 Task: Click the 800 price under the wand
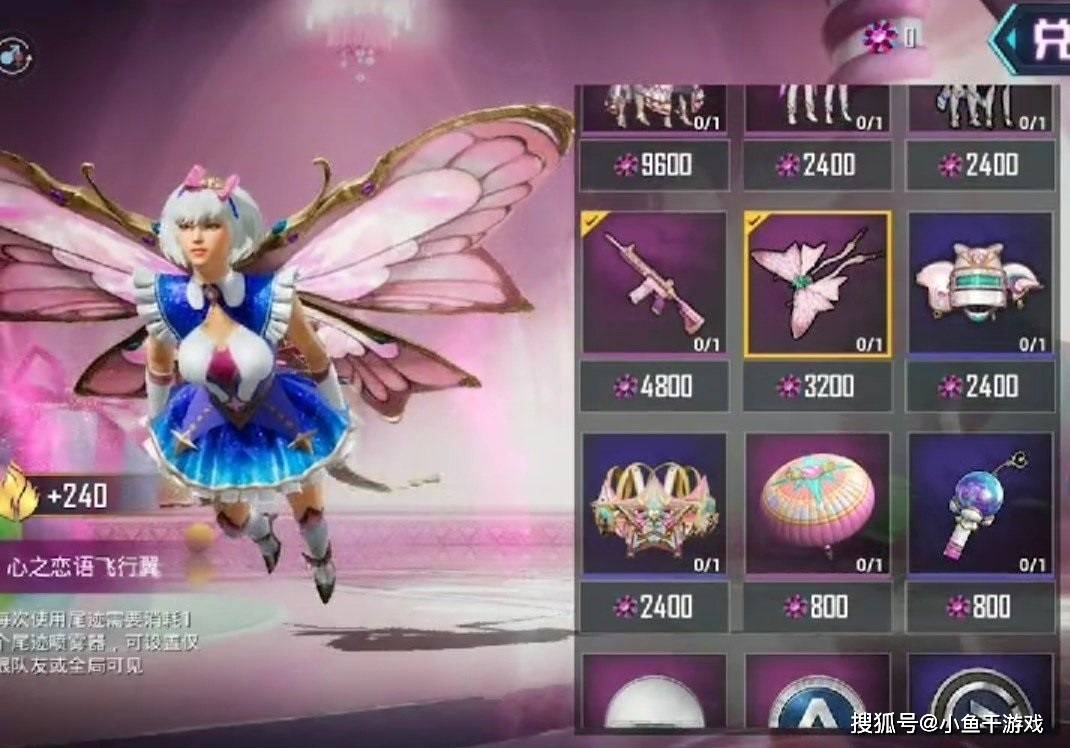coord(980,606)
